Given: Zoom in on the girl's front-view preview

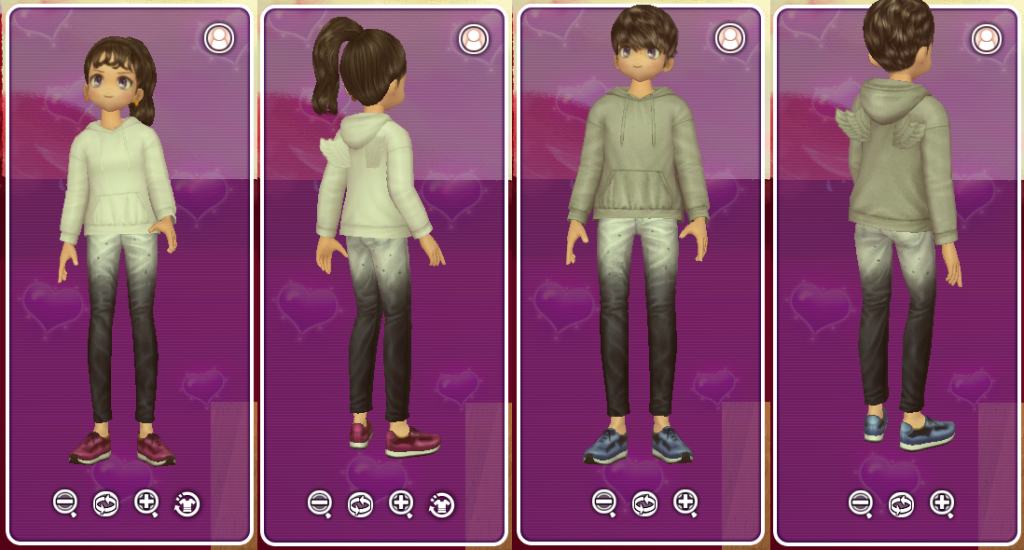Looking at the screenshot, I should tap(146, 502).
